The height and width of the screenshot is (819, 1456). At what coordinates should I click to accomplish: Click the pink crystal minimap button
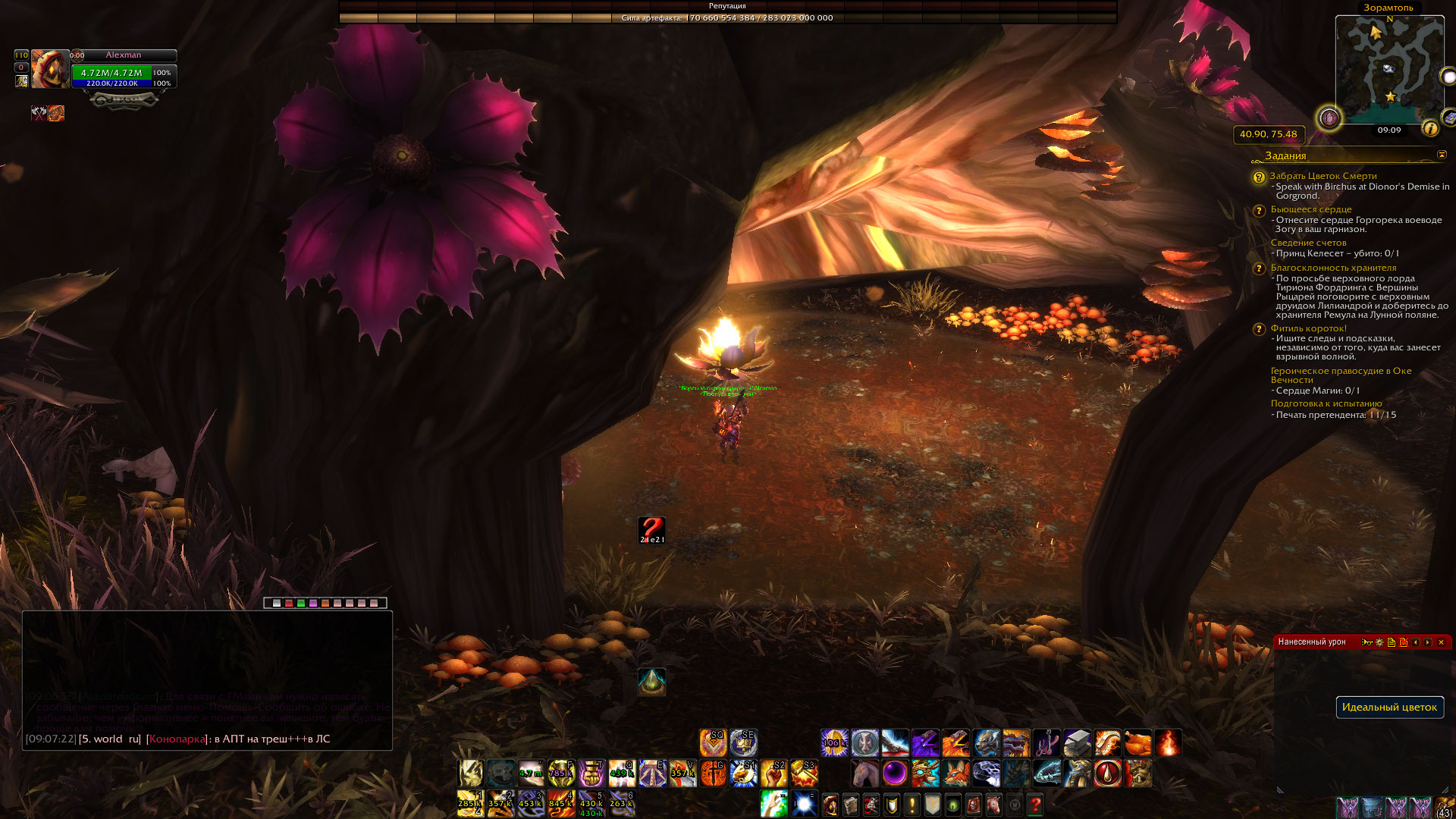[x=1329, y=118]
